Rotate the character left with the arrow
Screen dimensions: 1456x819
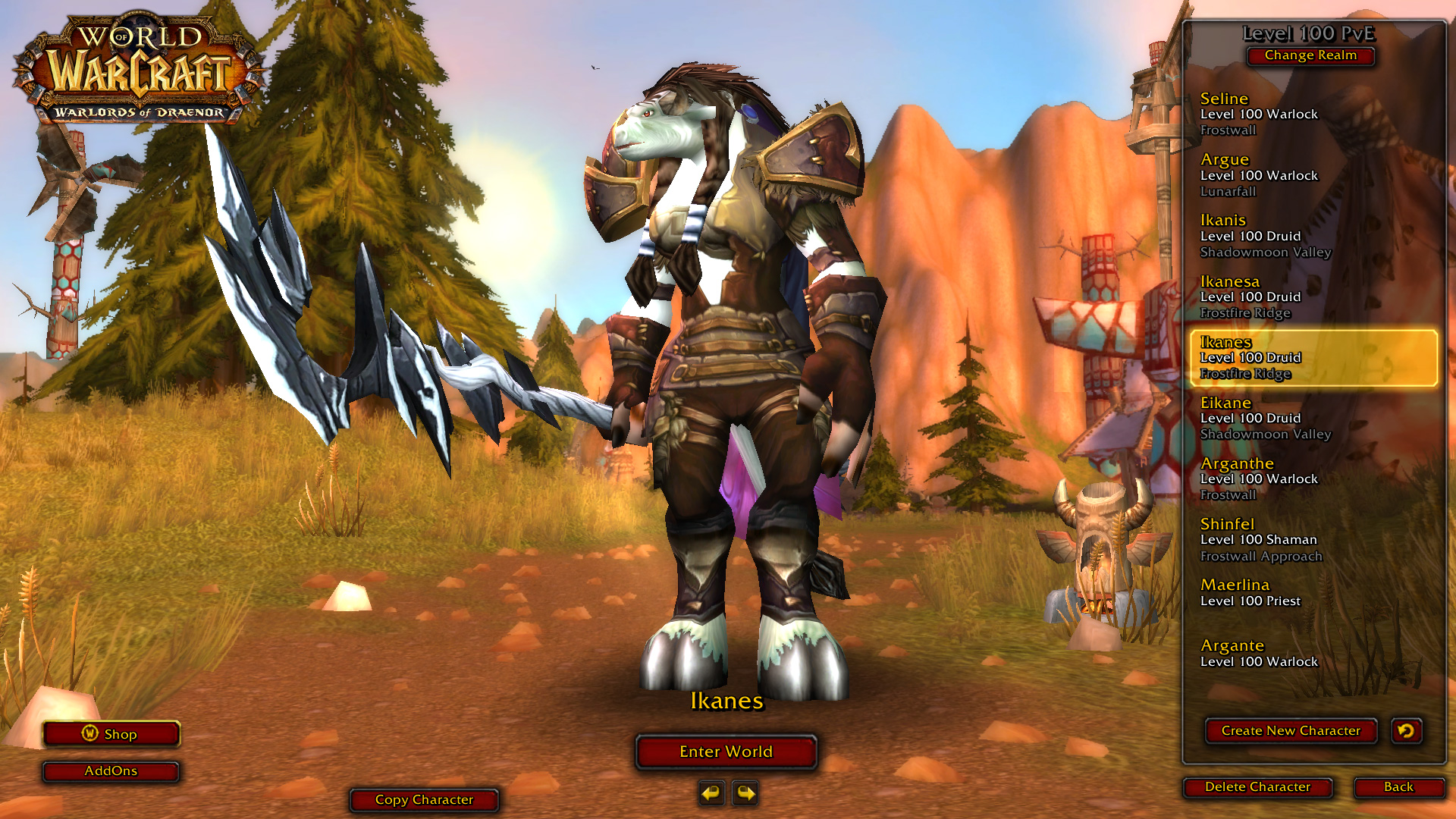711,793
